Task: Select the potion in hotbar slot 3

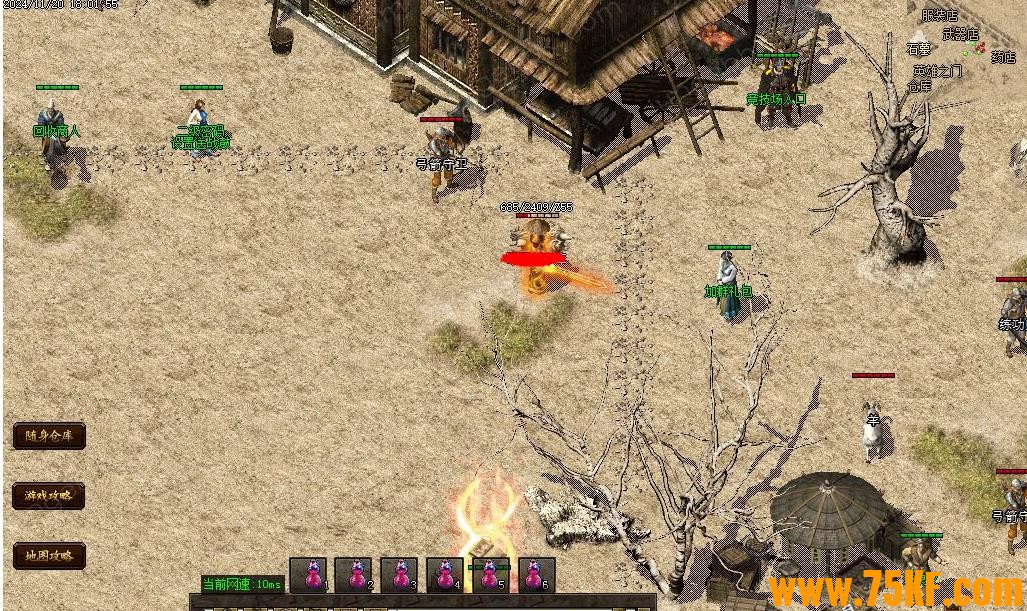Action: click(399, 575)
